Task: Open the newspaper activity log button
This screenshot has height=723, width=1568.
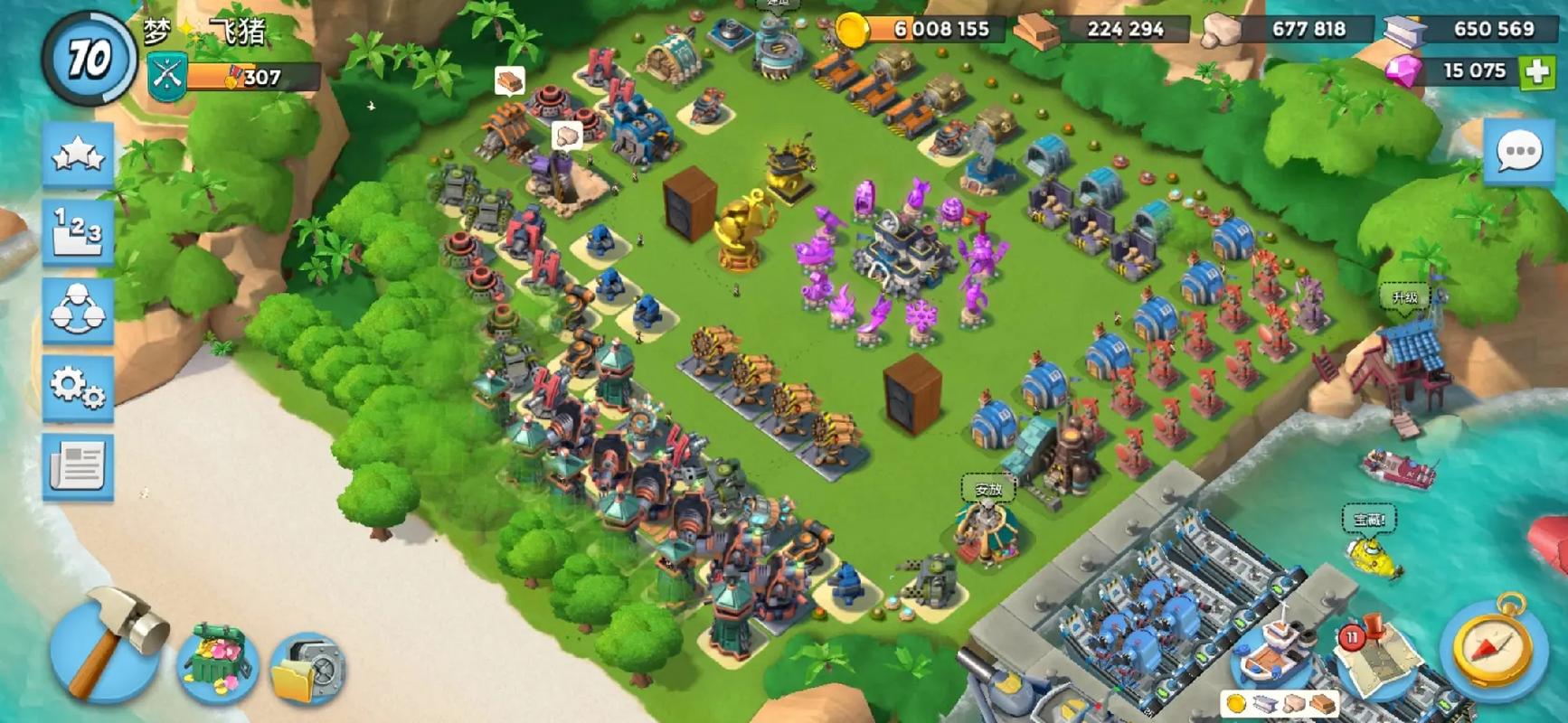Action: [78, 466]
